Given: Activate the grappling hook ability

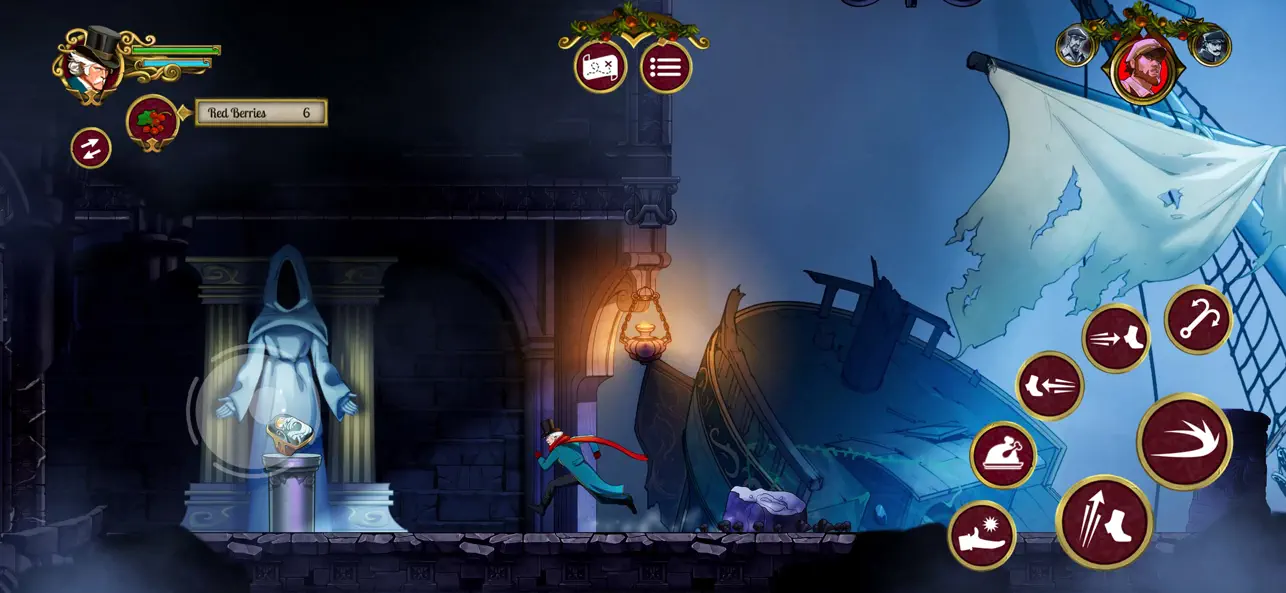Looking at the screenshot, I should (1198, 320).
